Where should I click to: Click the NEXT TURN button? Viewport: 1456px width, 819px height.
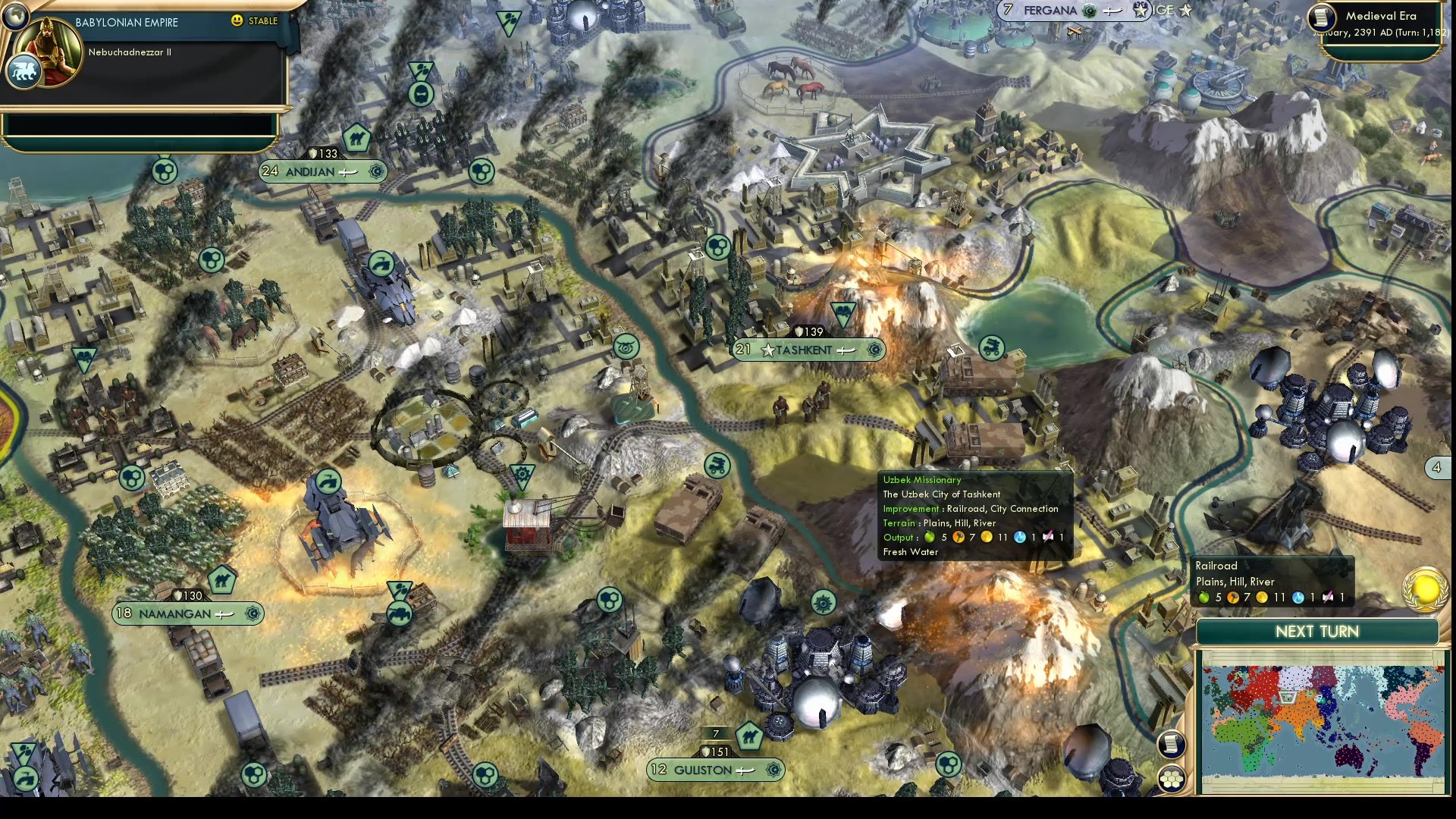[x=1317, y=631]
